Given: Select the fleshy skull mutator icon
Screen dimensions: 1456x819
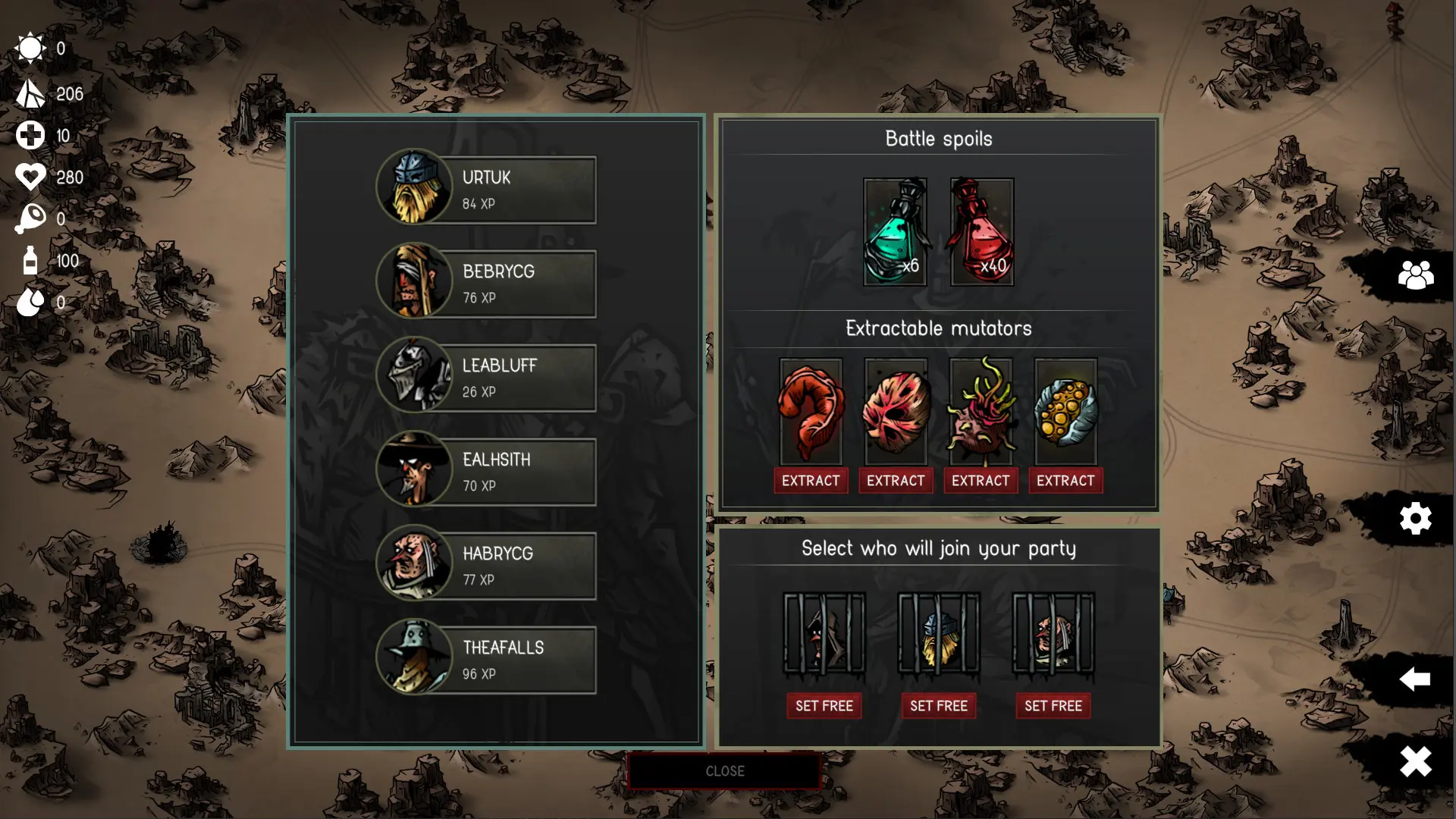Looking at the screenshot, I should [895, 413].
